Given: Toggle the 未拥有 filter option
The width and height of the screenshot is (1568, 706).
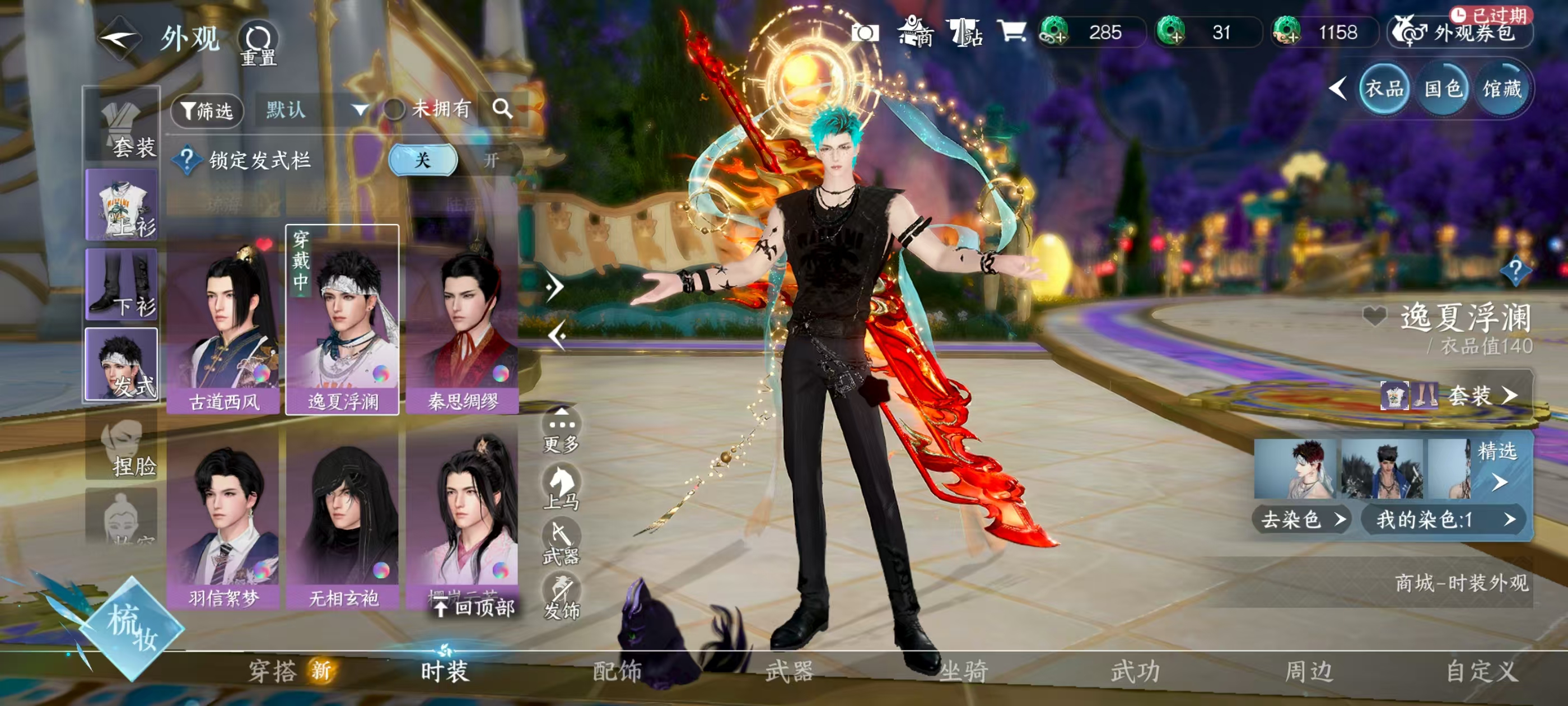Looking at the screenshot, I should click(x=394, y=110).
